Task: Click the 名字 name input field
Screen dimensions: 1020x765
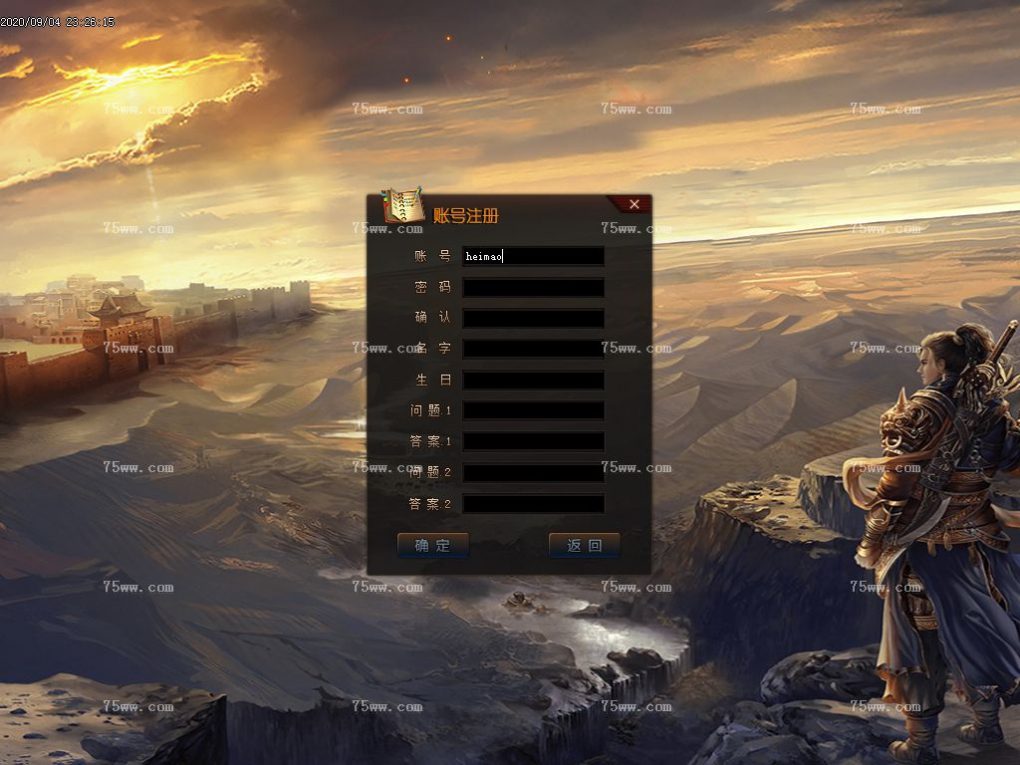Action: tap(533, 349)
